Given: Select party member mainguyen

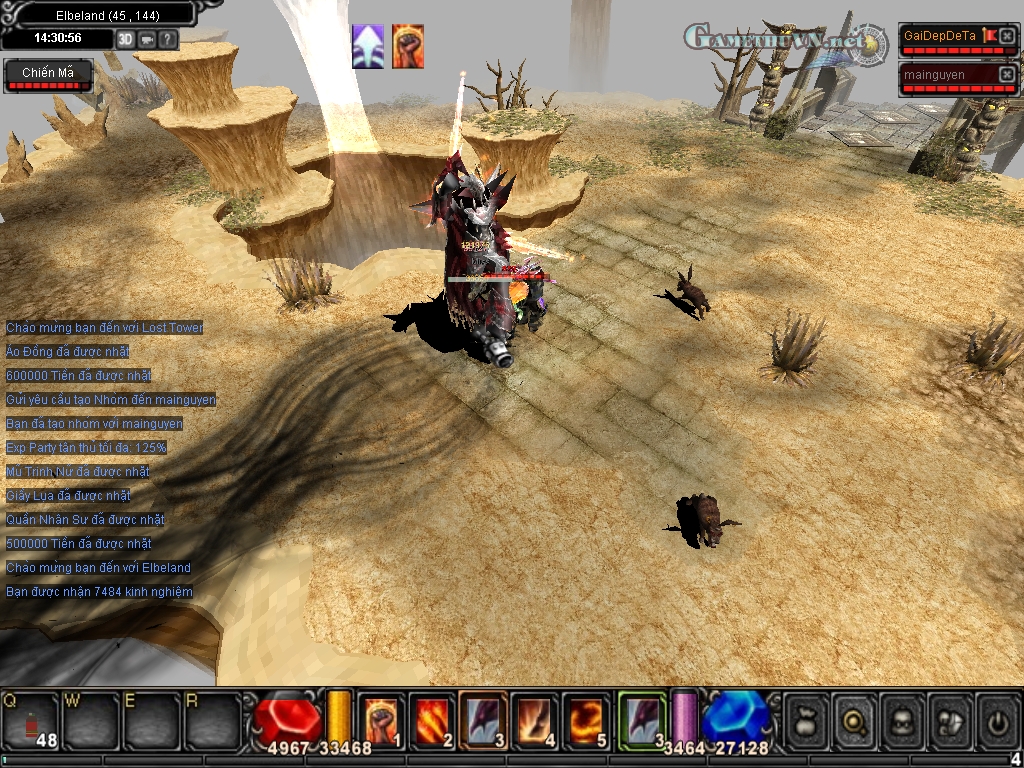Looking at the screenshot, I should click(940, 75).
